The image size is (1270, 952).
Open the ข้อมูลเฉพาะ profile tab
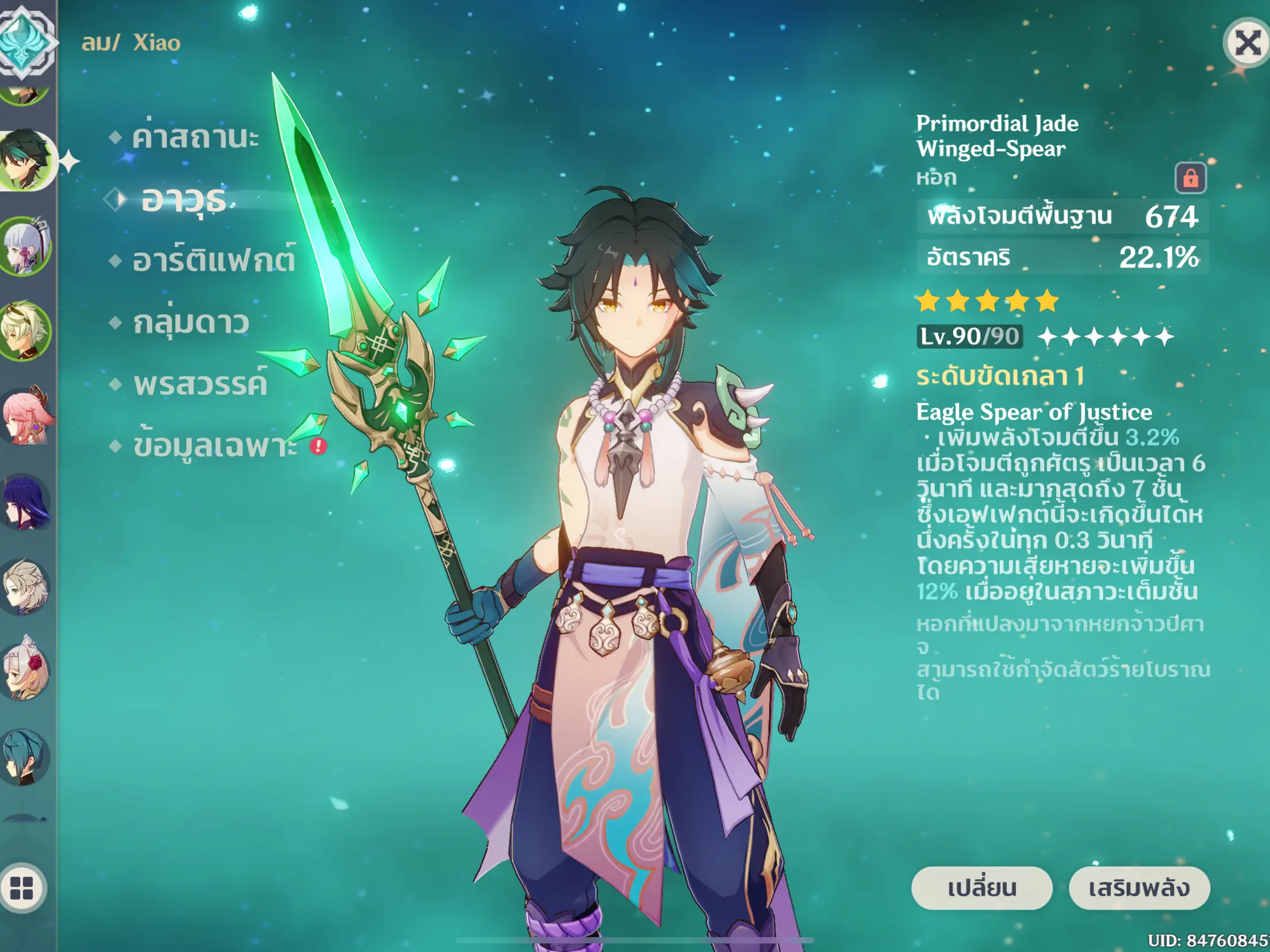pos(215,446)
